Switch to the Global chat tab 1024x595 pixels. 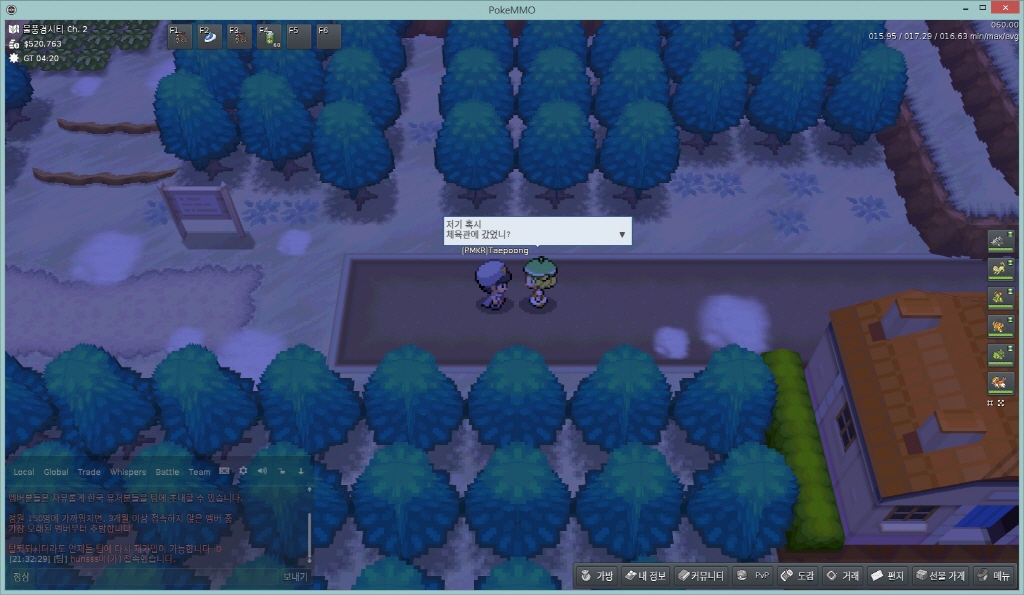[x=56, y=472]
